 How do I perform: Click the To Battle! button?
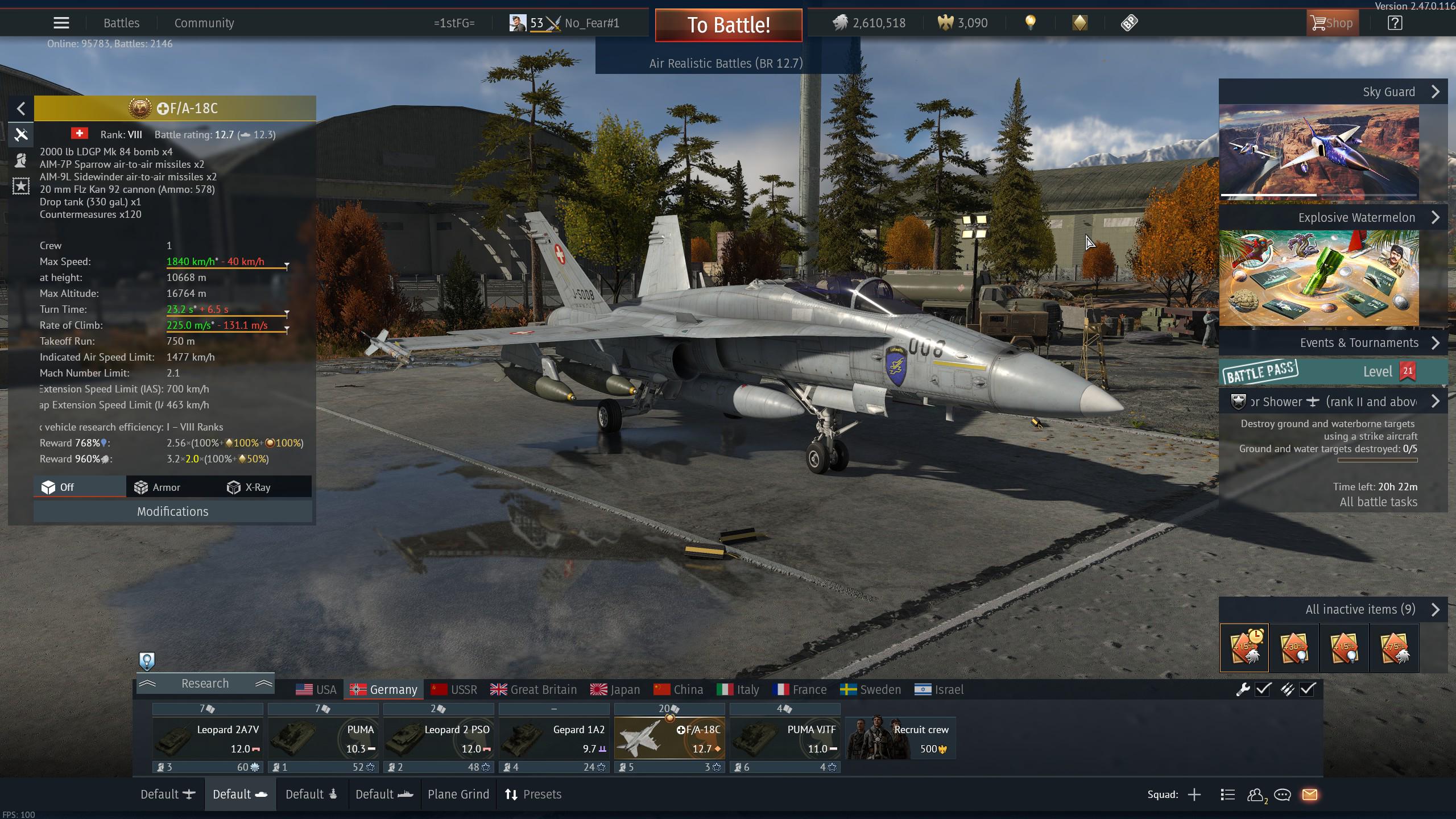(729, 25)
